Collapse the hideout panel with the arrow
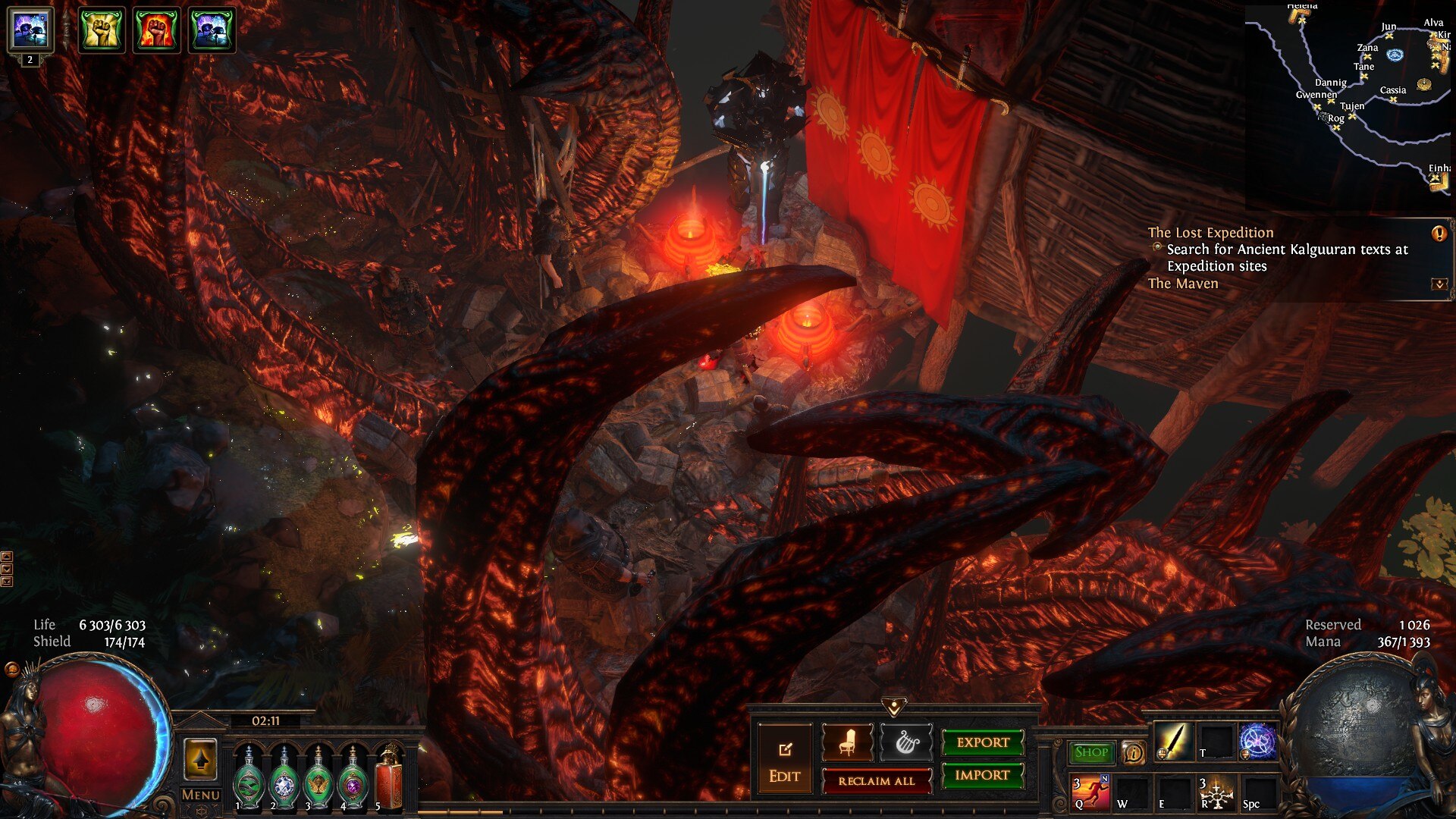1456x819 pixels. (894, 708)
